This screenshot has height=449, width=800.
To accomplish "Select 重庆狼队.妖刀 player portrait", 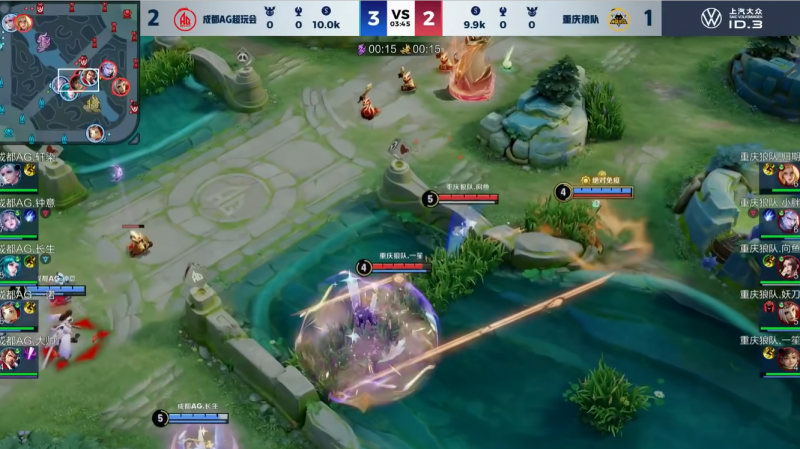I will tap(787, 312).
